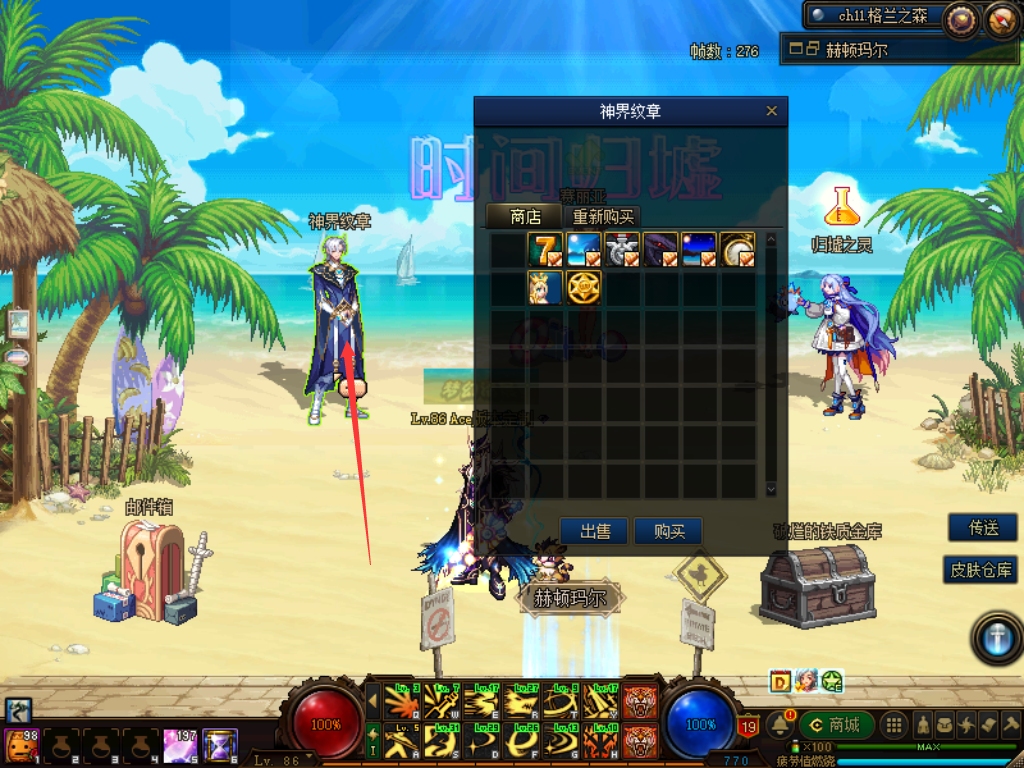Use the pumpkin item in quick slot 1
The image size is (1024, 768).
tap(20, 745)
